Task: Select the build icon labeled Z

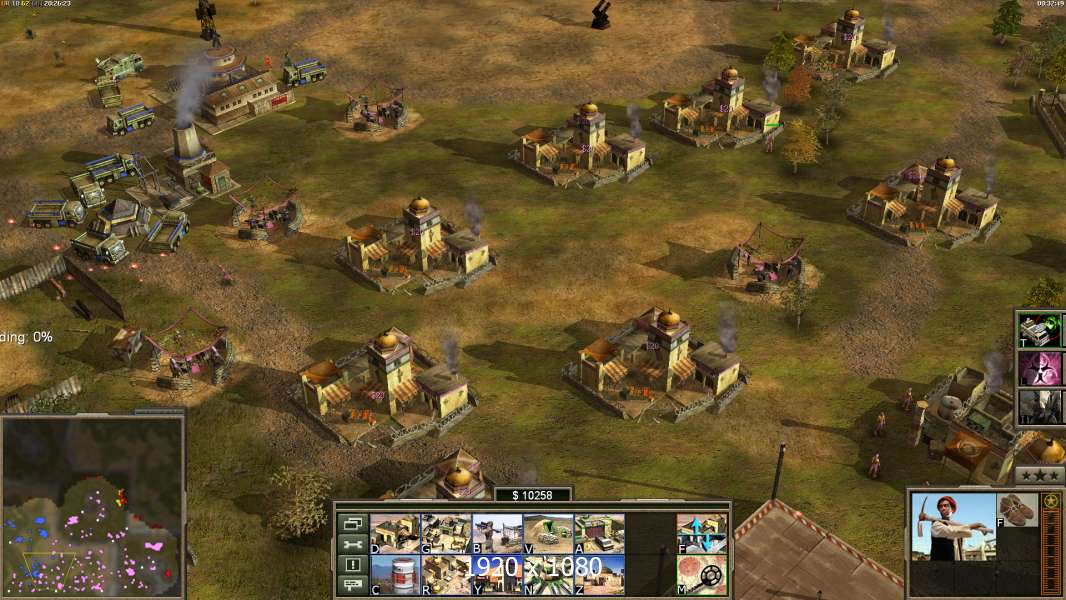Action: (x=599, y=575)
